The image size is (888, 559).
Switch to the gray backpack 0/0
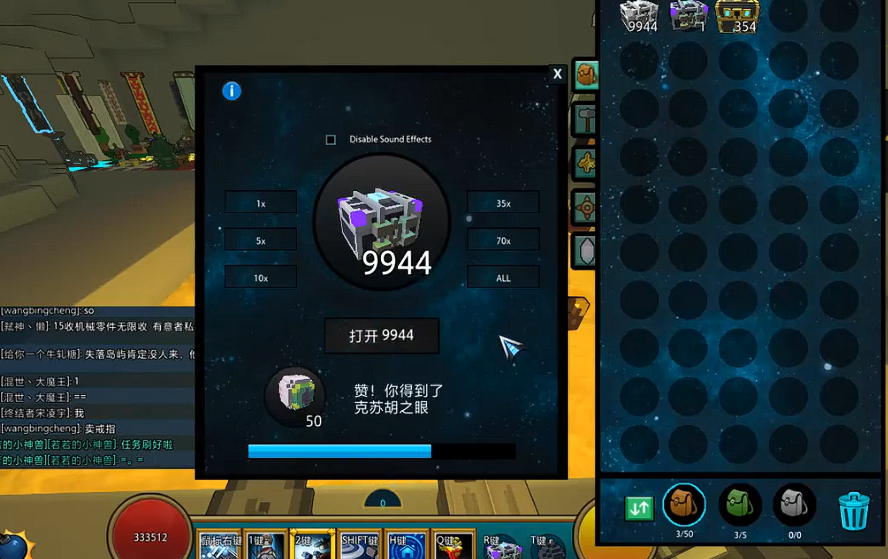[x=794, y=506]
